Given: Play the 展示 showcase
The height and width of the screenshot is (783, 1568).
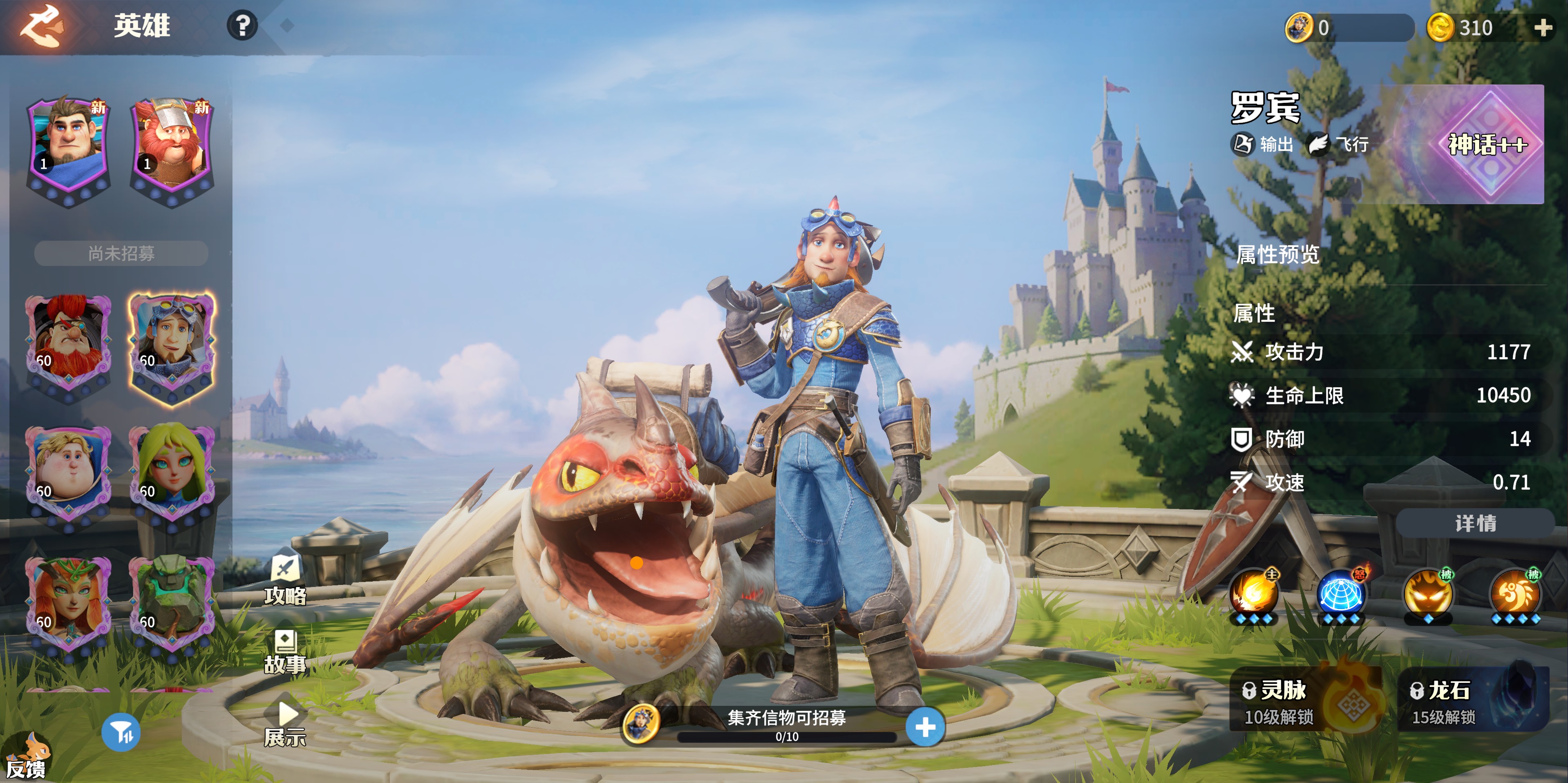Looking at the screenshot, I should pos(285,724).
